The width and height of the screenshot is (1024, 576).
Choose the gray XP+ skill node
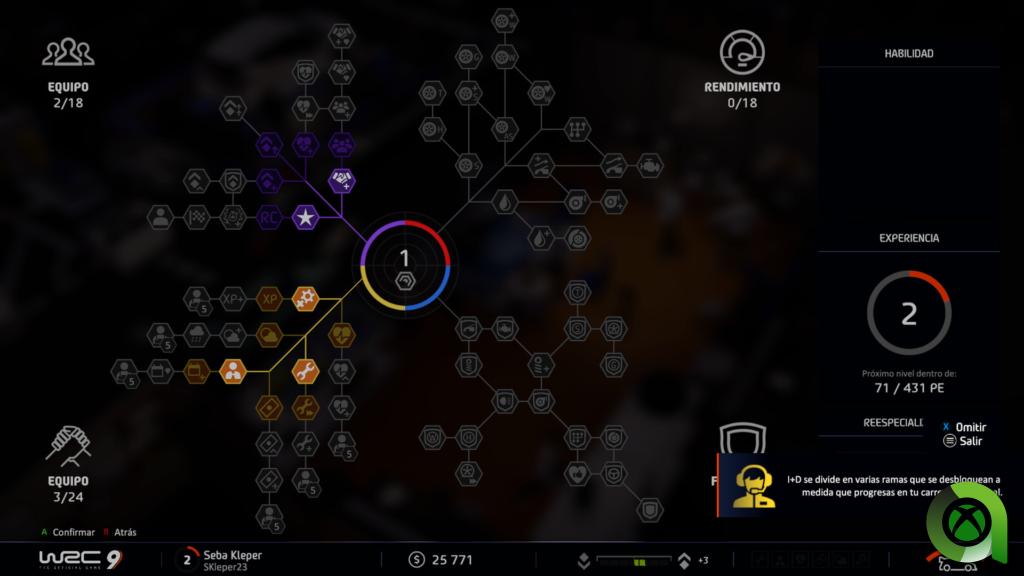232,298
